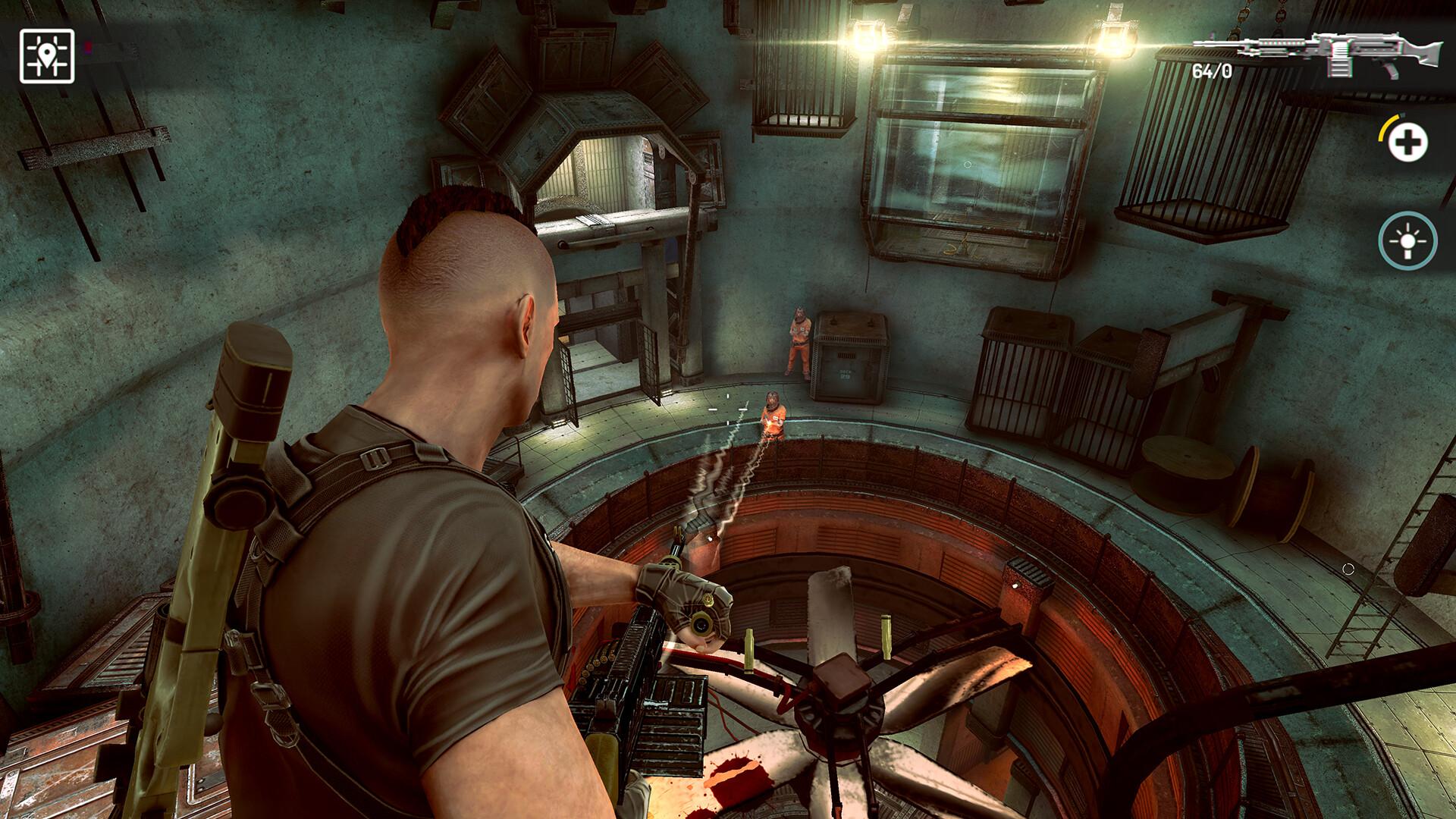Click the plus symbol in the health icon
Image resolution: width=1456 pixels, height=819 pixels.
click(1409, 141)
